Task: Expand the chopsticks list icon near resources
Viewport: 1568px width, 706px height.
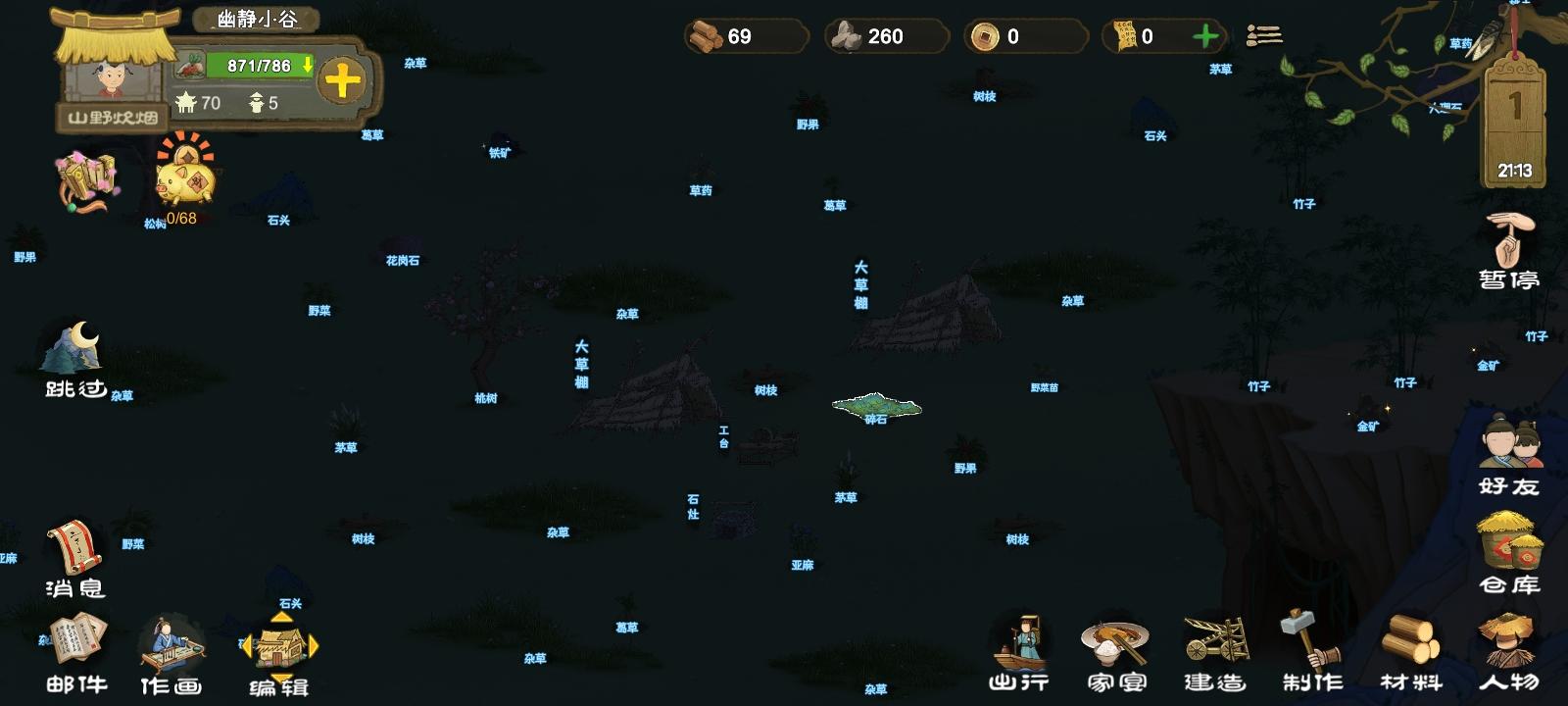Action: [x=1265, y=36]
